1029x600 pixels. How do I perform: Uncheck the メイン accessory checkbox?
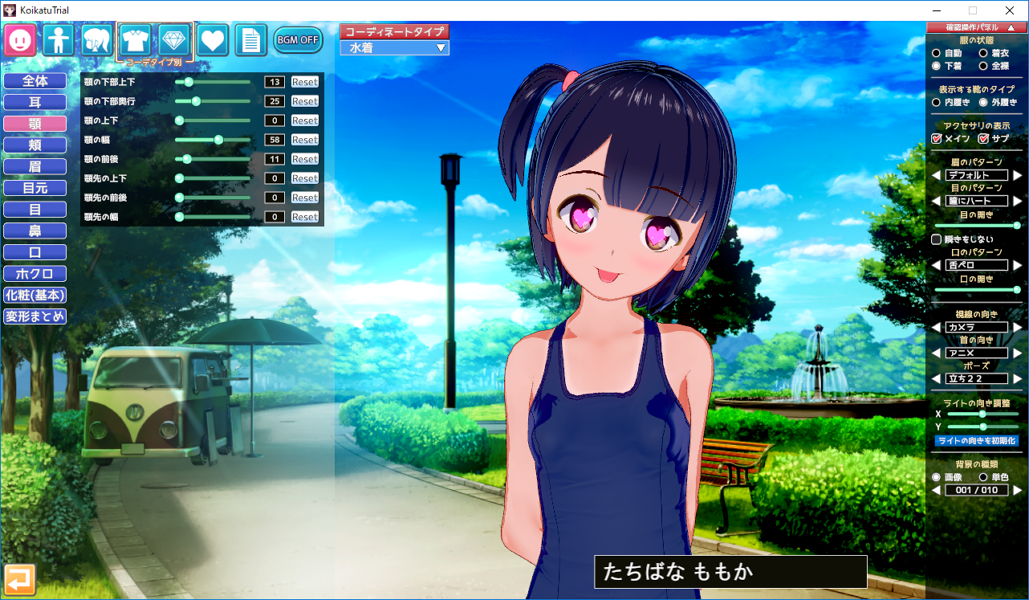click(937, 139)
